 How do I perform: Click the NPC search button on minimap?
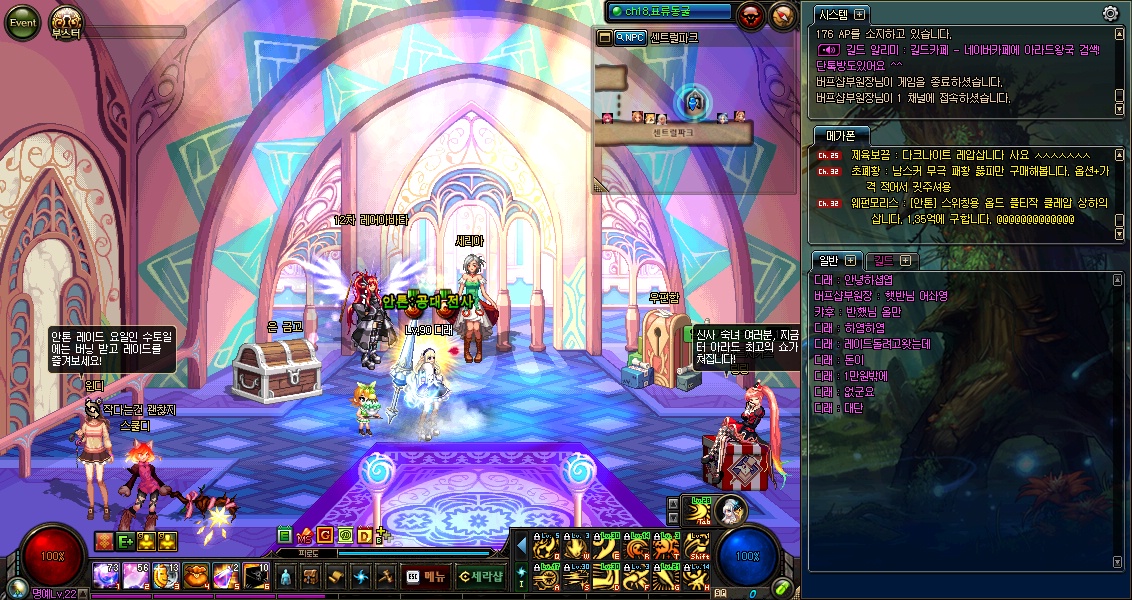pos(630,37)
